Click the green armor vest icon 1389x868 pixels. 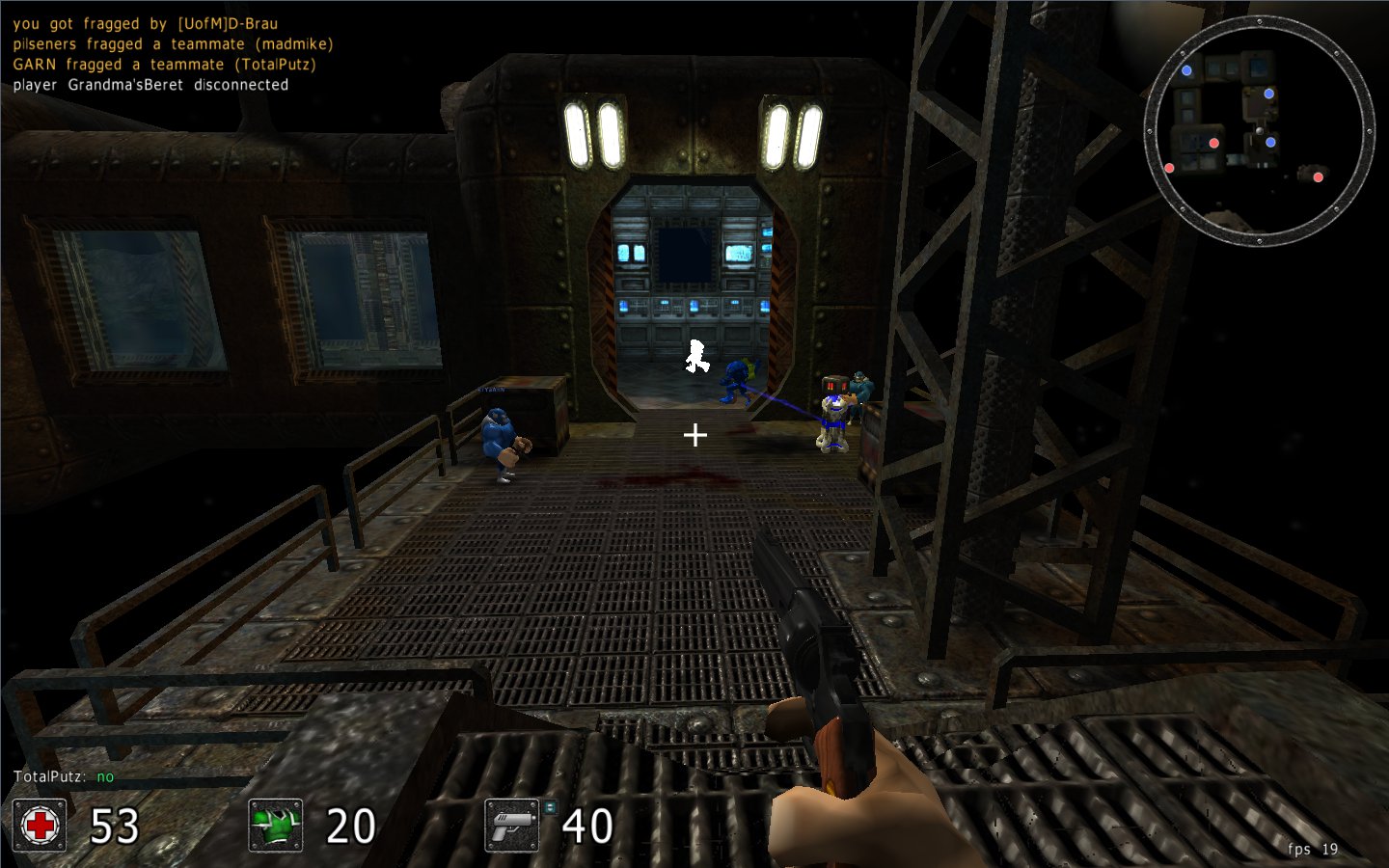pyautogui.click(x=276, y=826)
